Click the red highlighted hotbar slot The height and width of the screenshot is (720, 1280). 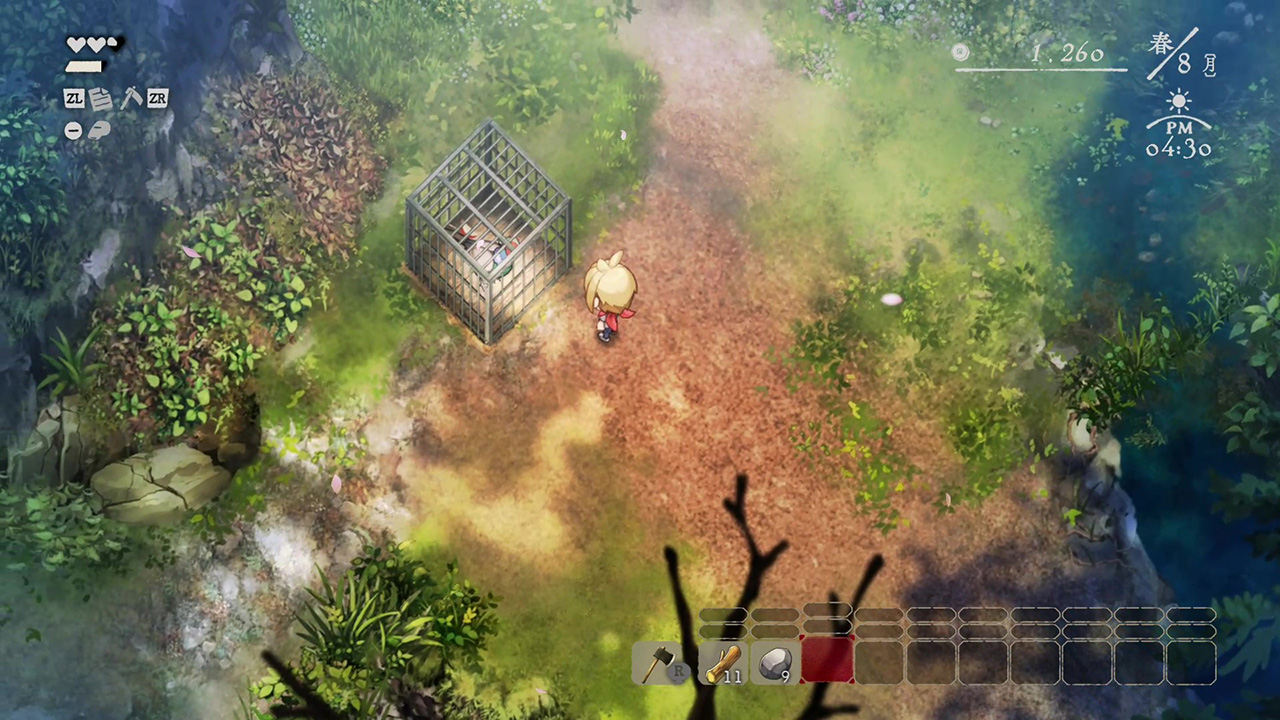(x=827, y=661)
